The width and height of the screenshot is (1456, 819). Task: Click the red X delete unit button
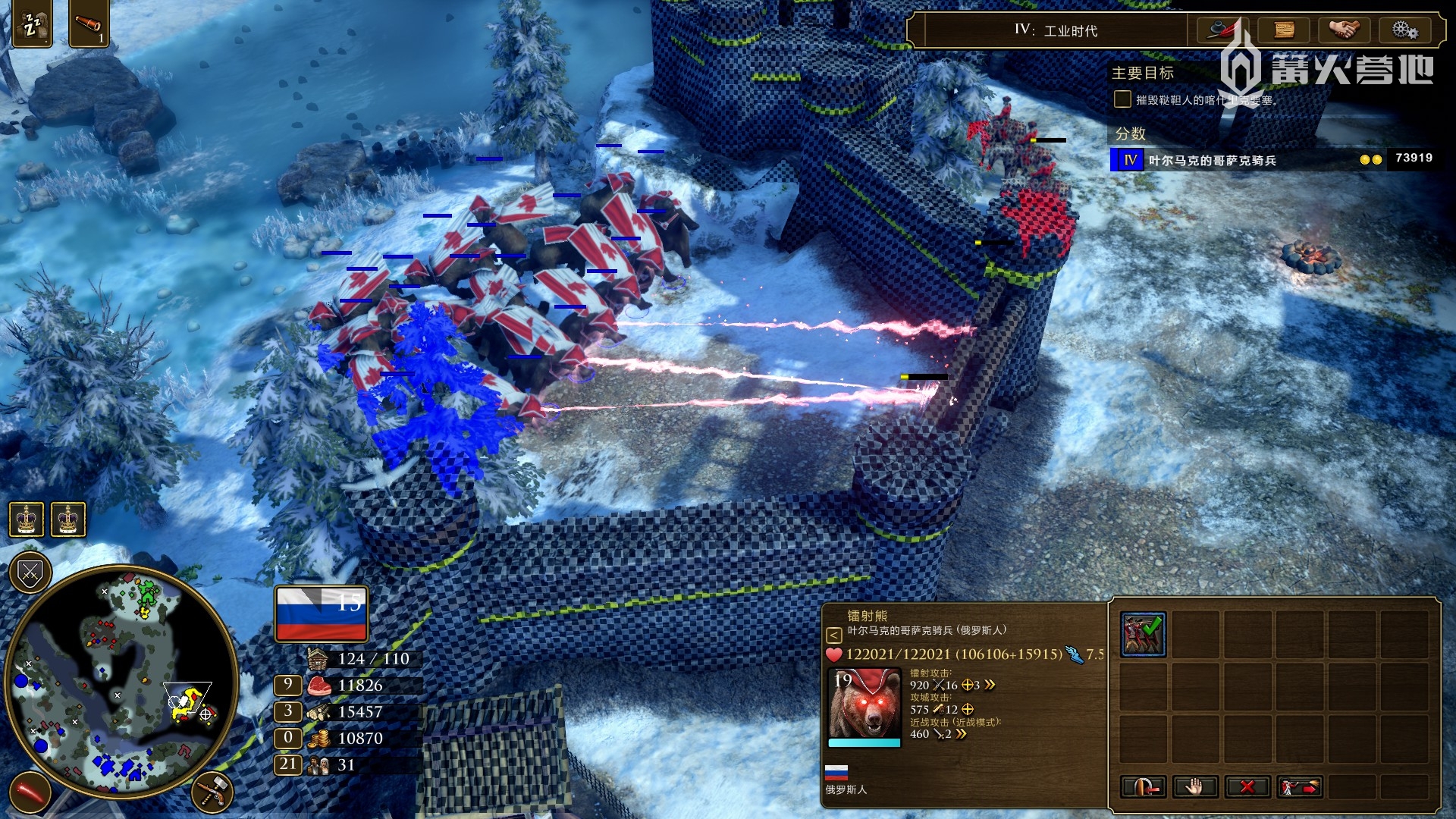1247,786
